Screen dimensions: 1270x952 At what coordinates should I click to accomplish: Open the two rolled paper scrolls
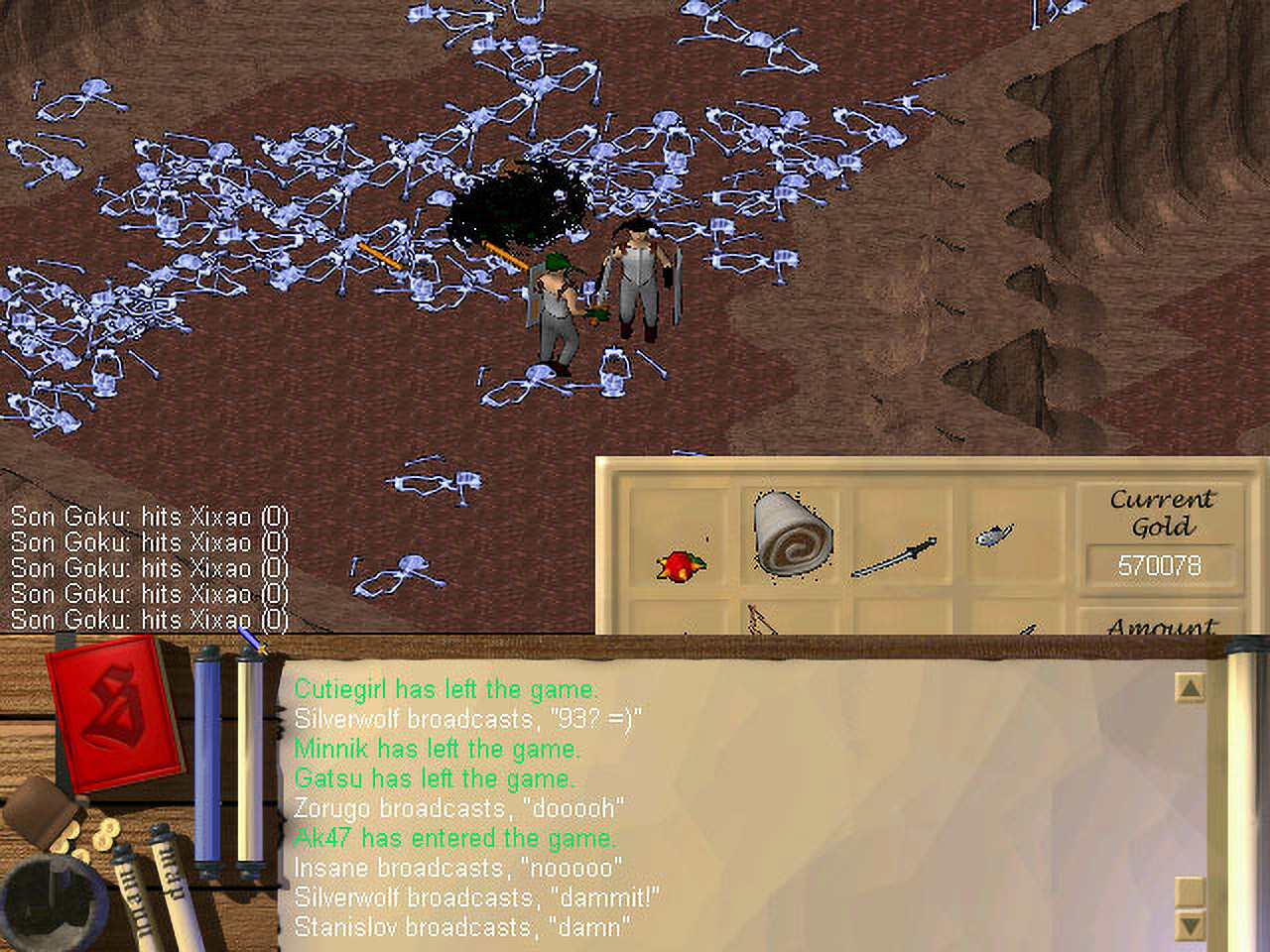[149, 888]
